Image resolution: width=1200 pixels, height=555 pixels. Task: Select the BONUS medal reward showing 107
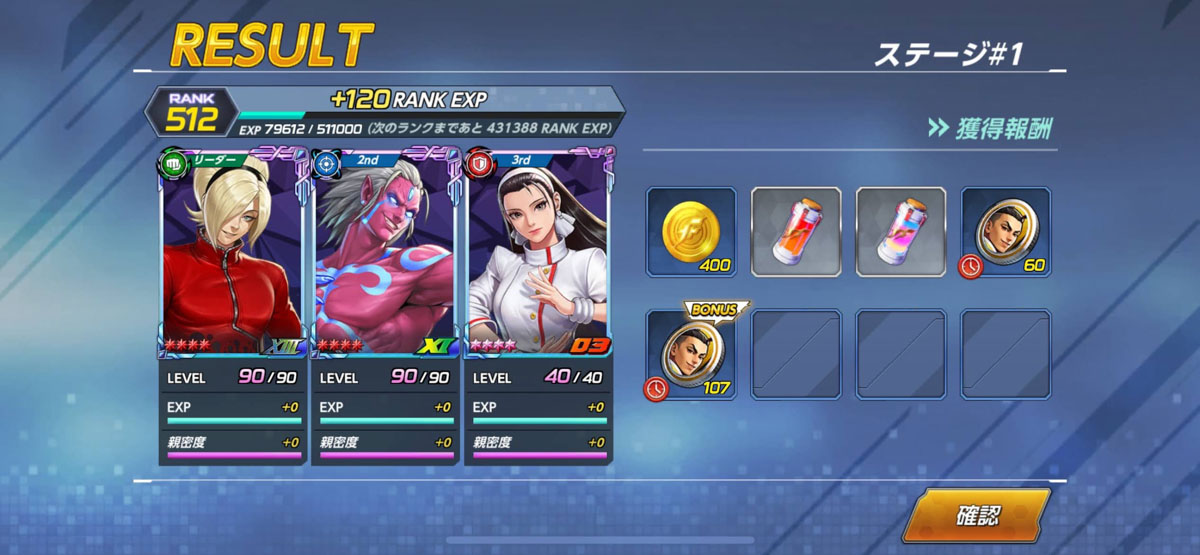[x=691, y=354]
